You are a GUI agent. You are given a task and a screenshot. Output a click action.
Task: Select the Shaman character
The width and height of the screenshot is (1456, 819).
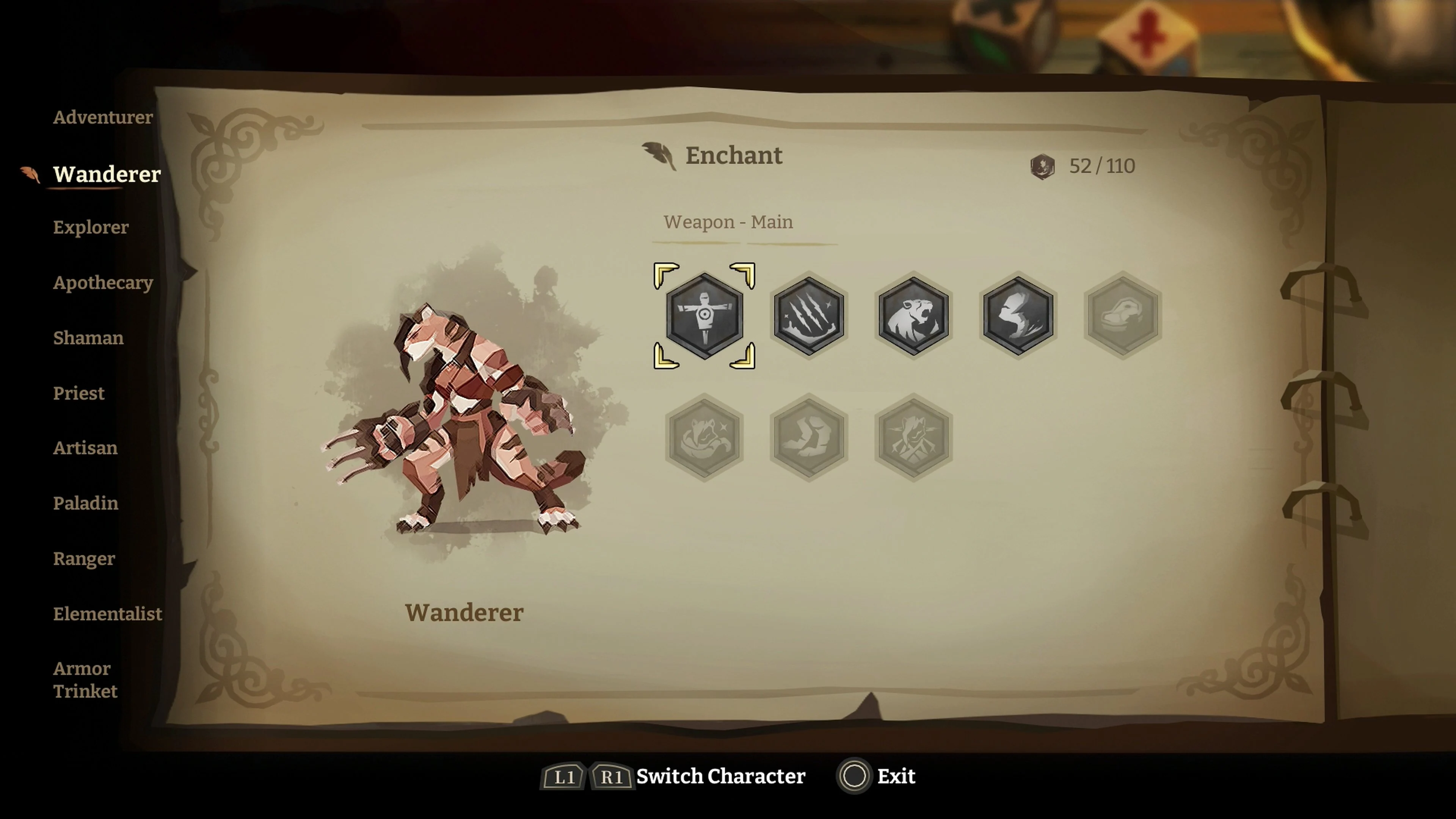pyautogui.click(x=89, y=338)
